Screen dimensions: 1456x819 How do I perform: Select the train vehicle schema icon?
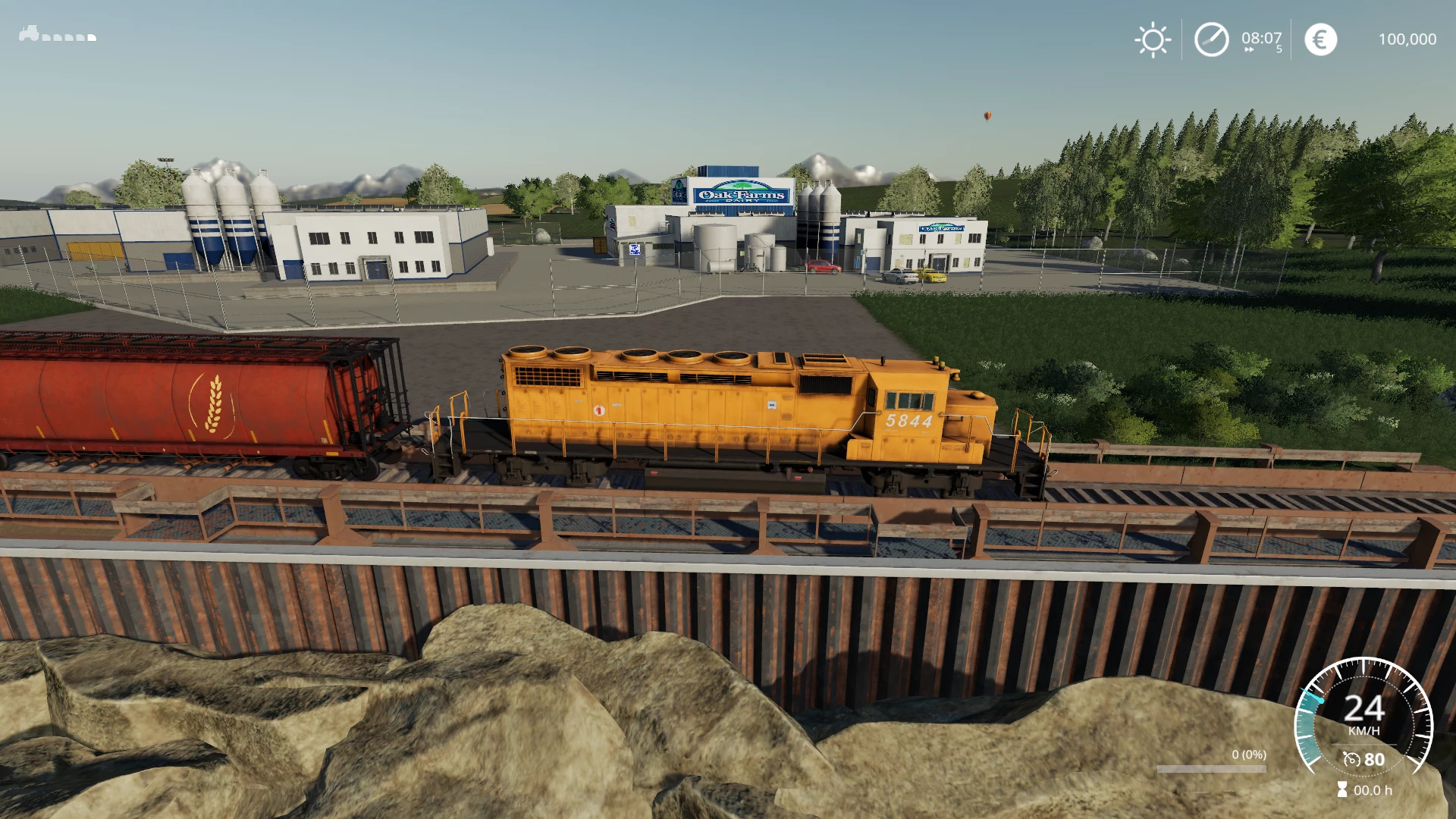tap(58, 34)
